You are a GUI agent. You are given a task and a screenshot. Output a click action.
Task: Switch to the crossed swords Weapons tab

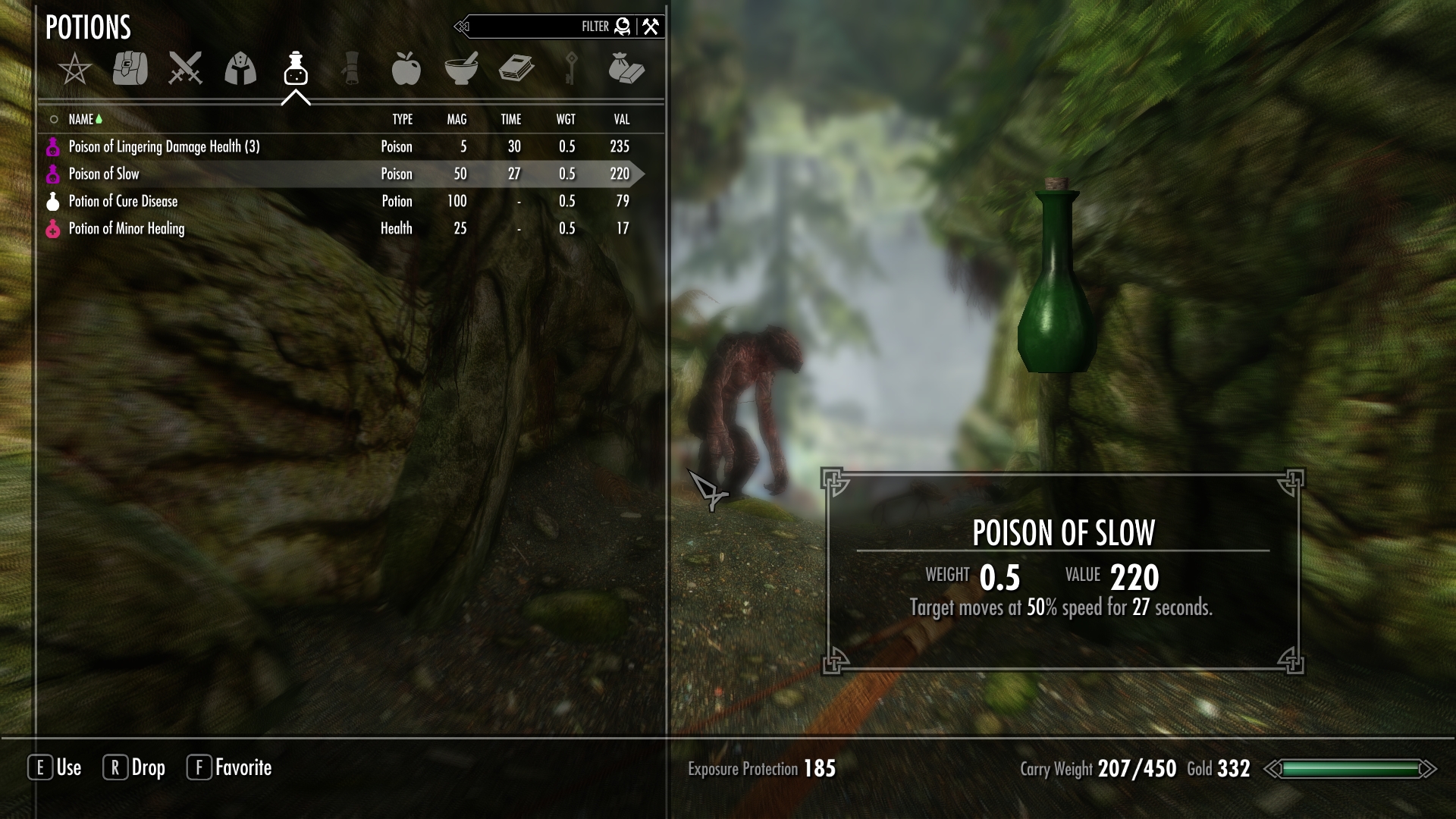pos(185,69)
